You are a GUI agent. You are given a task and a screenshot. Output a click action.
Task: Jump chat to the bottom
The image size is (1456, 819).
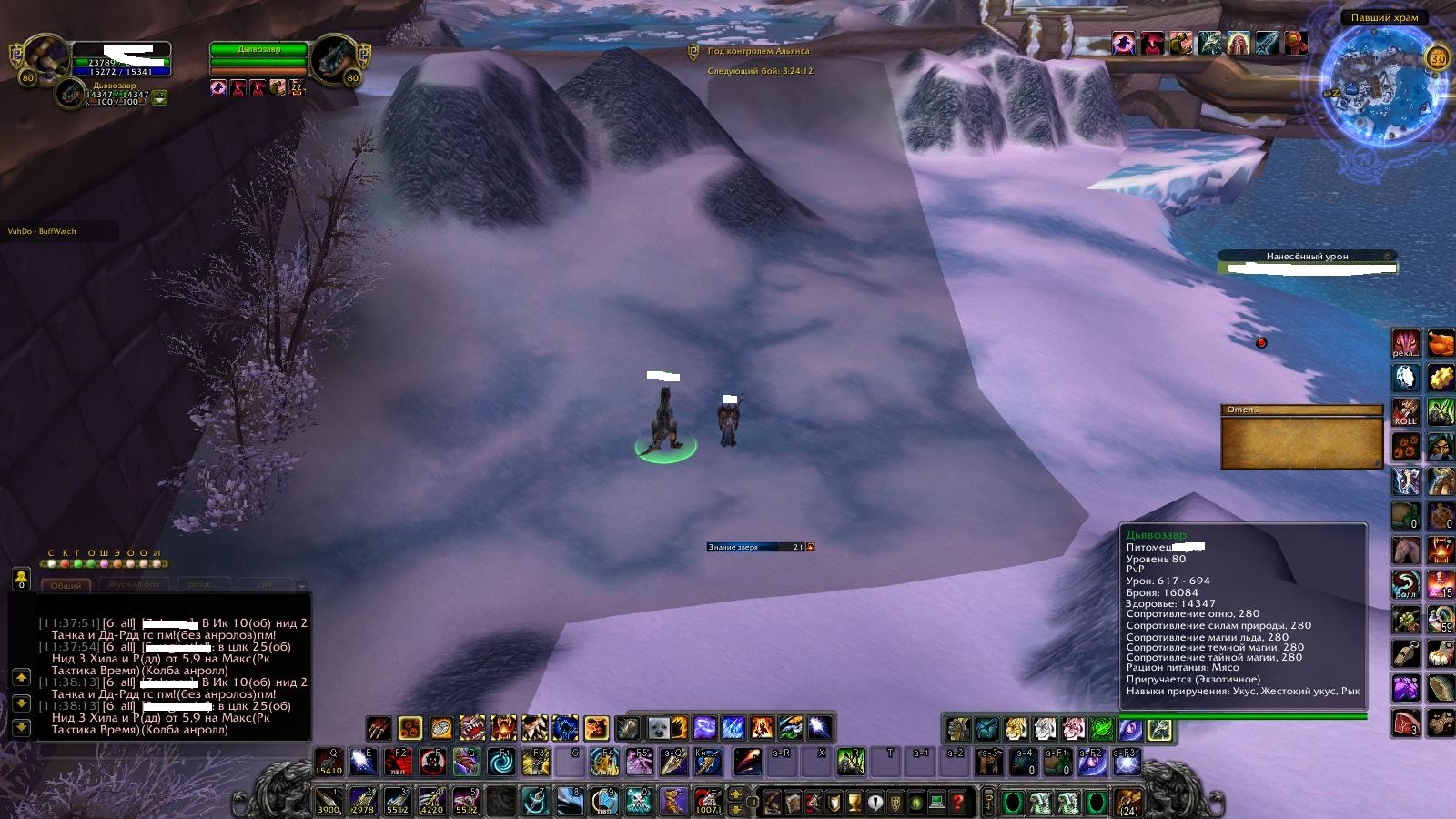point(21,726)
